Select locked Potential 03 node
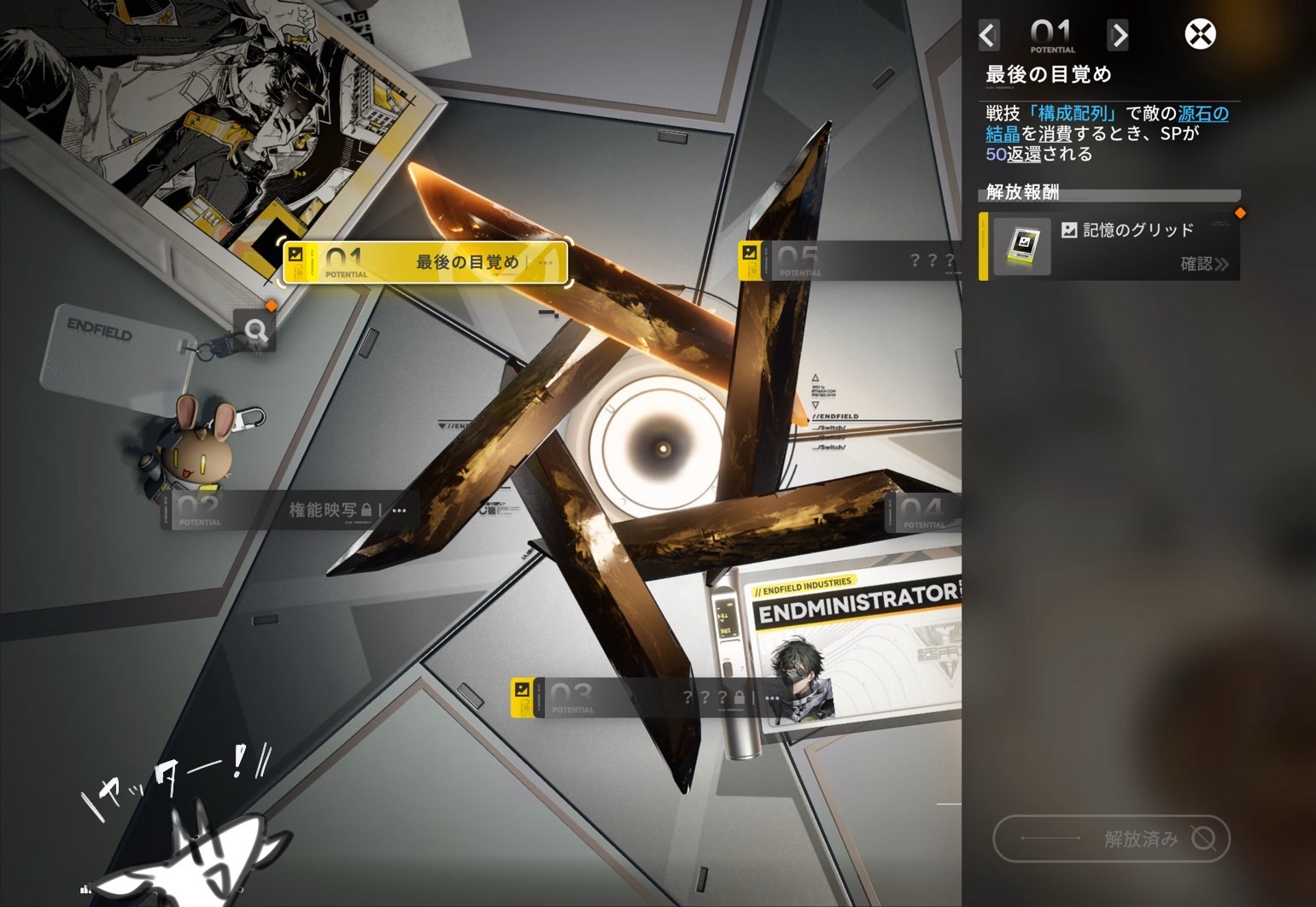 tap(646, 698)
